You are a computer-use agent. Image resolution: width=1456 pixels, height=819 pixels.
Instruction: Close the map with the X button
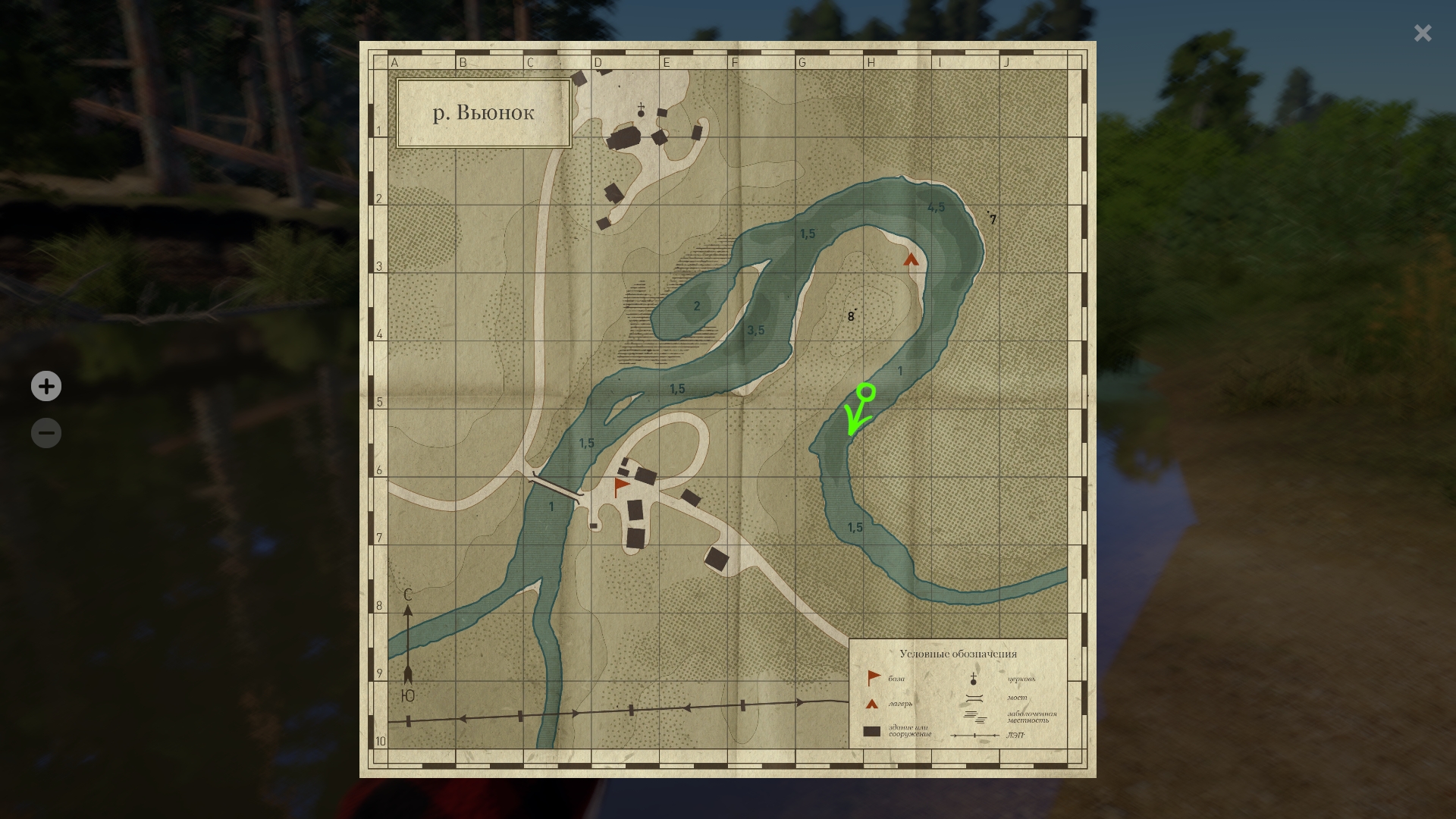(x=1422, y=33)
